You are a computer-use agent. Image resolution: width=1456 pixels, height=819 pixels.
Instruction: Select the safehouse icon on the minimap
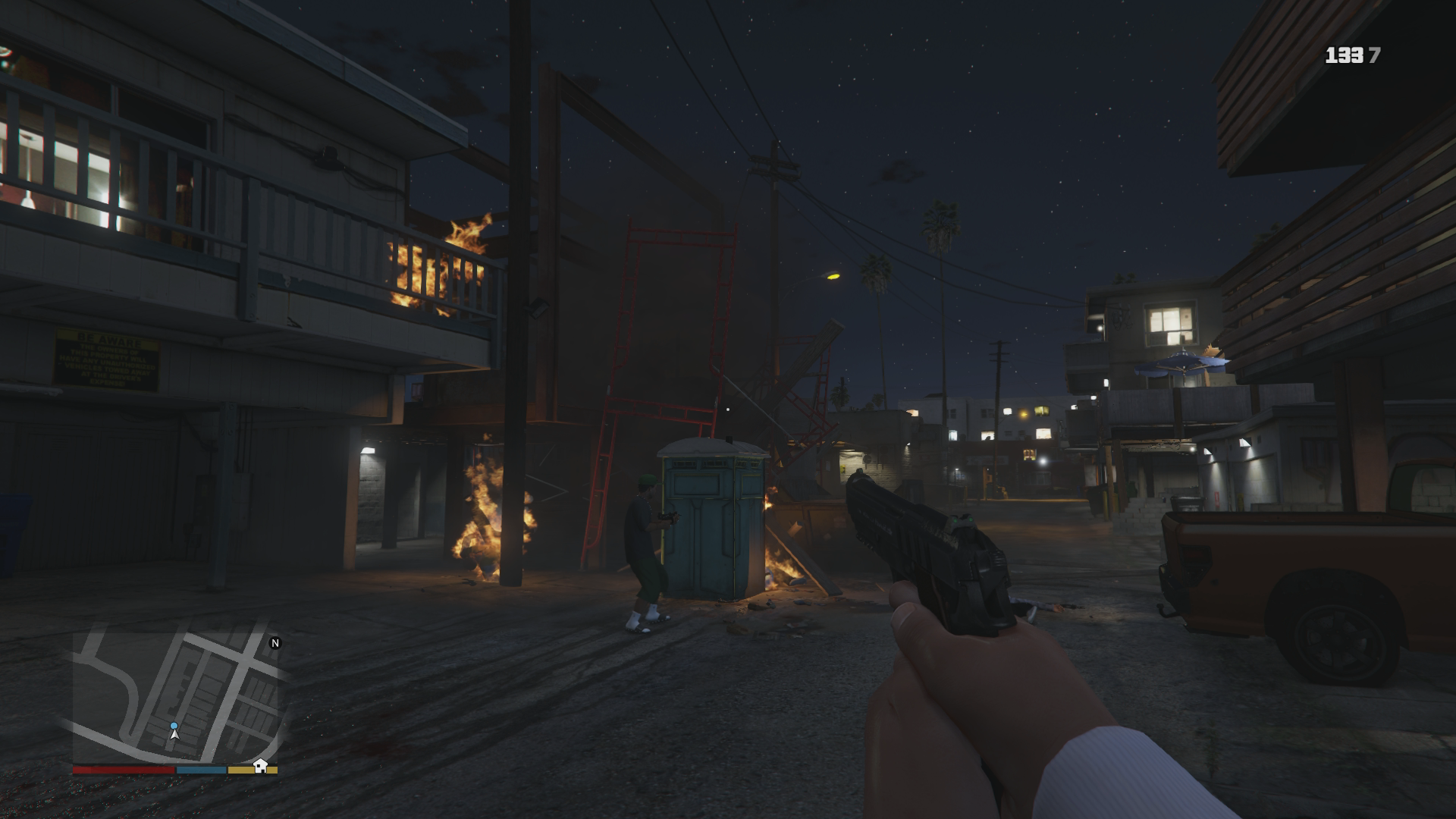pyautogui.click(x=260, y=764)
